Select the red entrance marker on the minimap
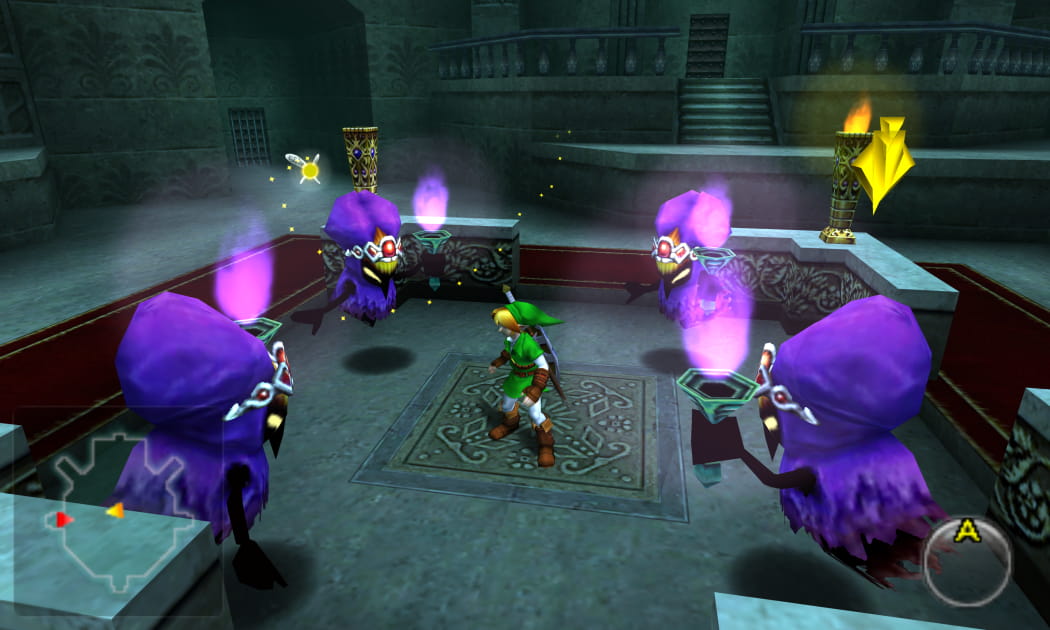The height and width of the screenshot is (630, 1050). (x=63, y=519)
